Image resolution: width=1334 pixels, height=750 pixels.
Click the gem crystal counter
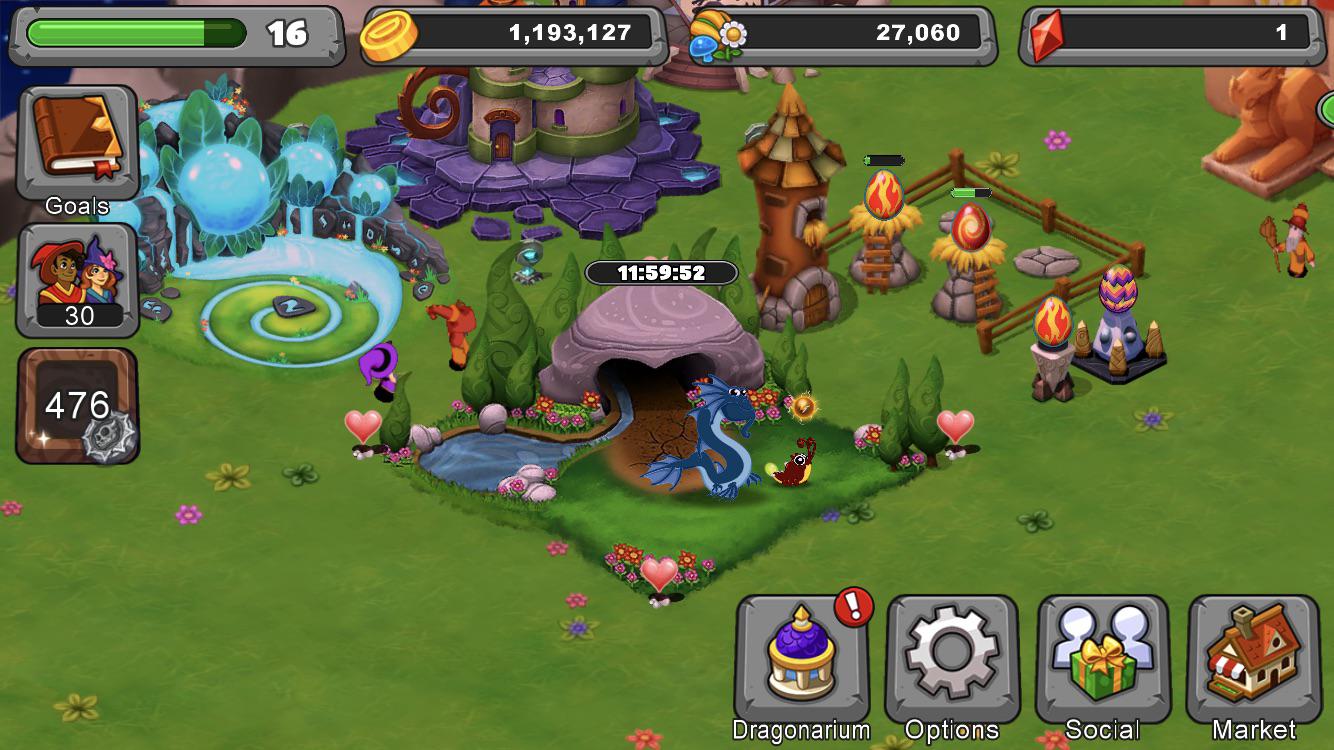[x=1170, y=31]
